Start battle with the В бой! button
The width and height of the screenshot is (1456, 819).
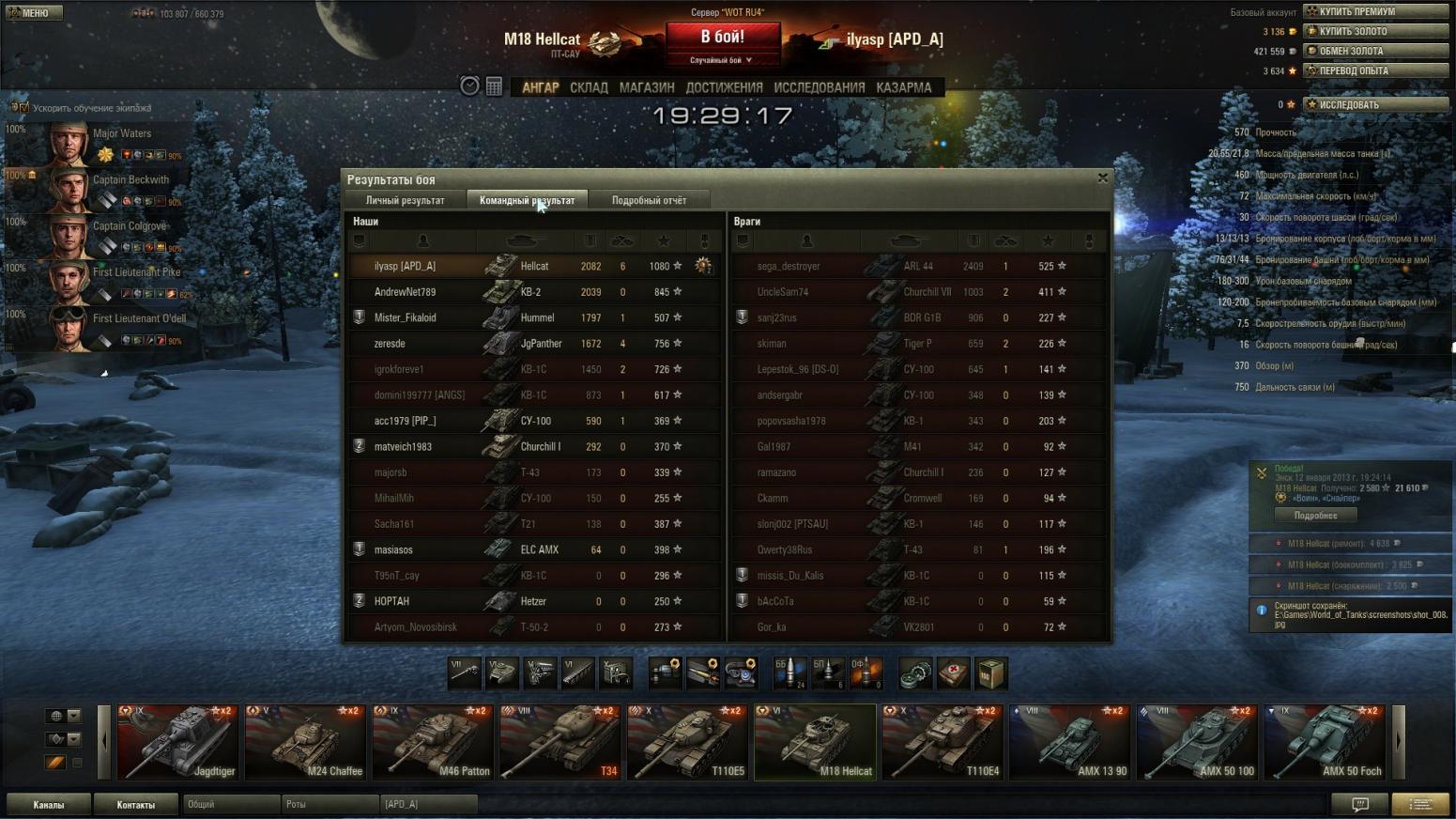[722, 38]
